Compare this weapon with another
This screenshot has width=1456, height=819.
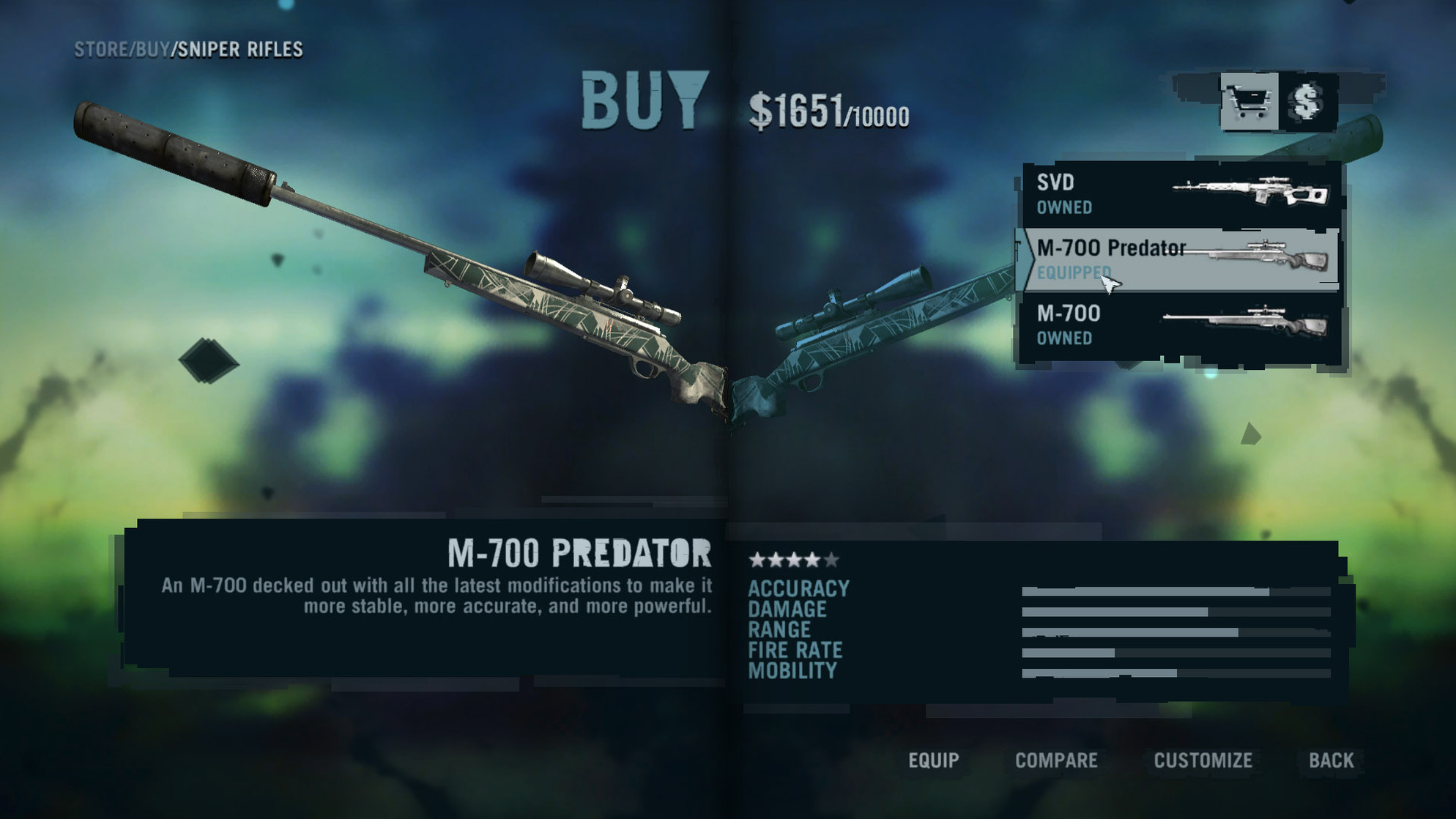click(x=1055, y=760)
